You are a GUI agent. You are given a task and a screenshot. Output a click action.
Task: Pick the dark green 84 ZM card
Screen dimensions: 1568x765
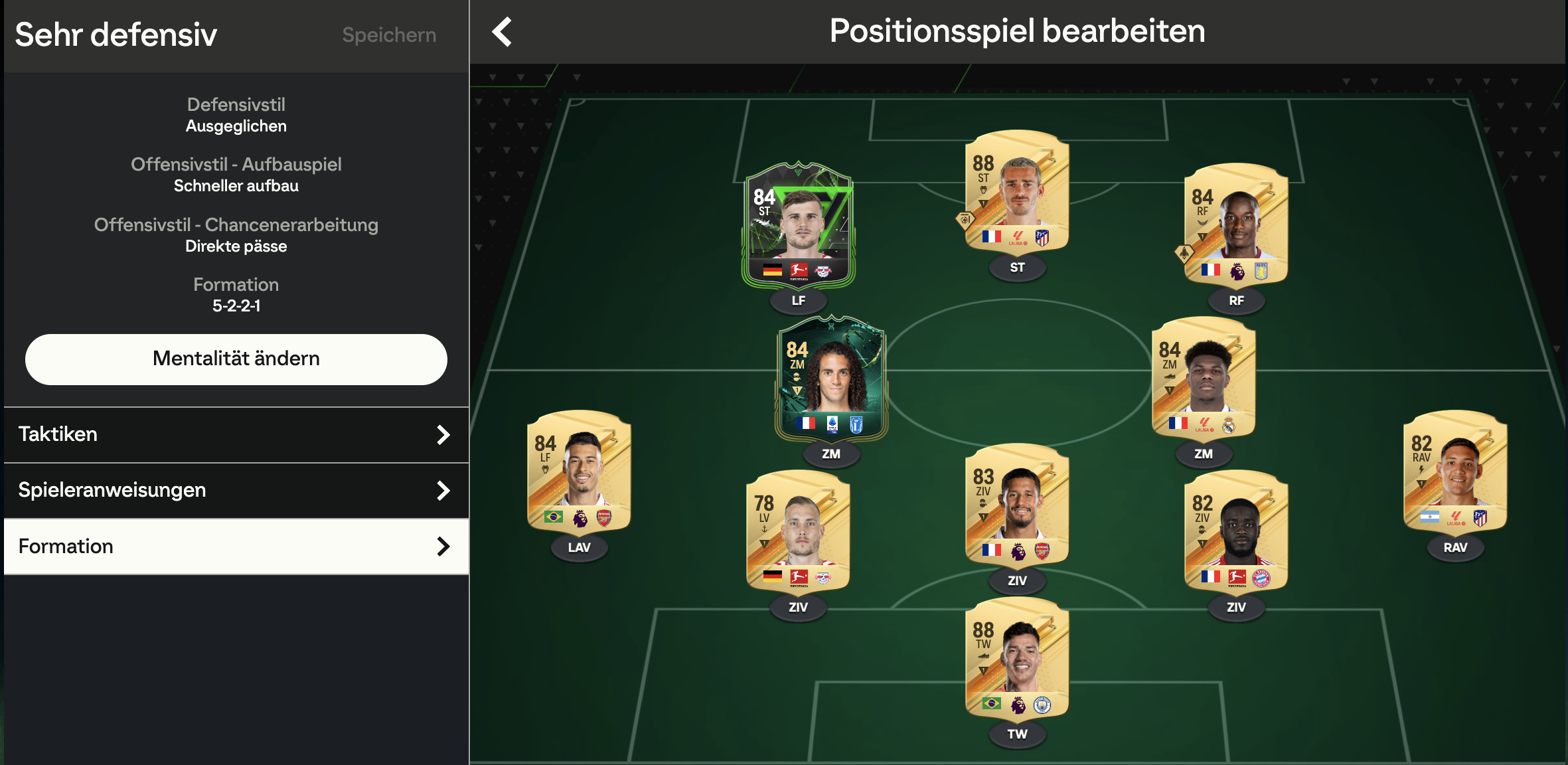coord(831,377)
